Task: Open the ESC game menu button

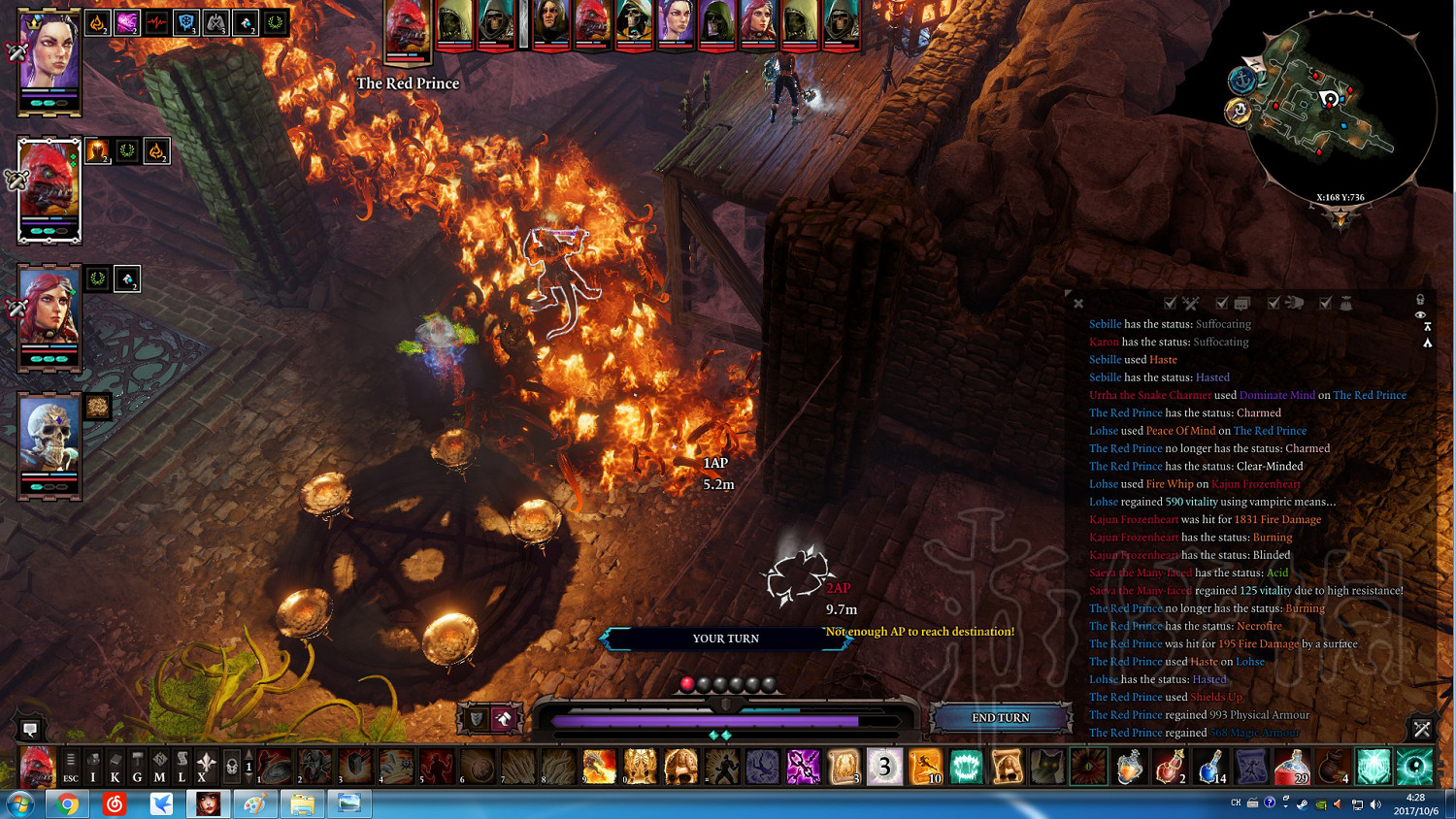Action: coord(70,767)
